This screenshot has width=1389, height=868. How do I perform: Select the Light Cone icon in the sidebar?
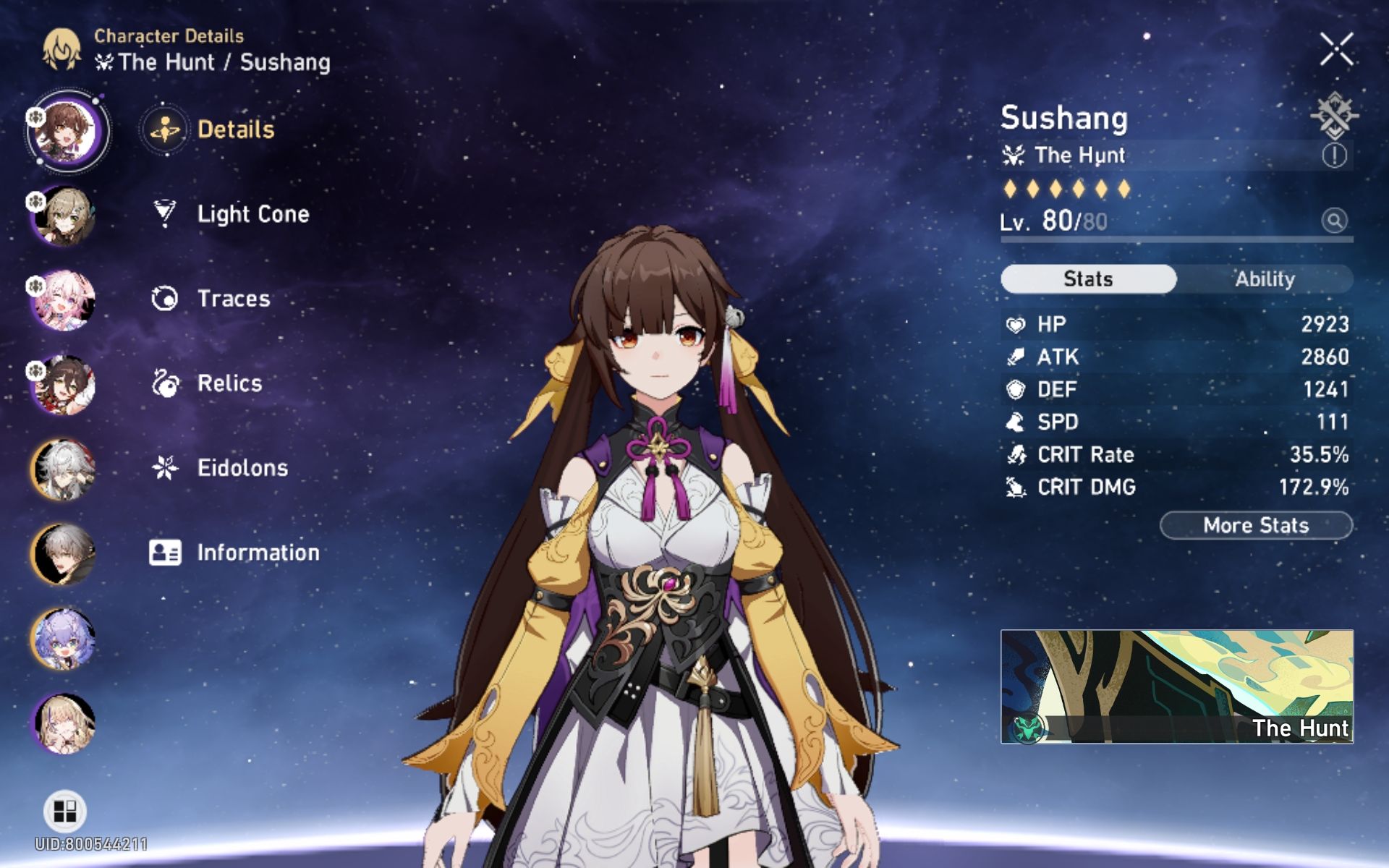(x=166, y=213)
